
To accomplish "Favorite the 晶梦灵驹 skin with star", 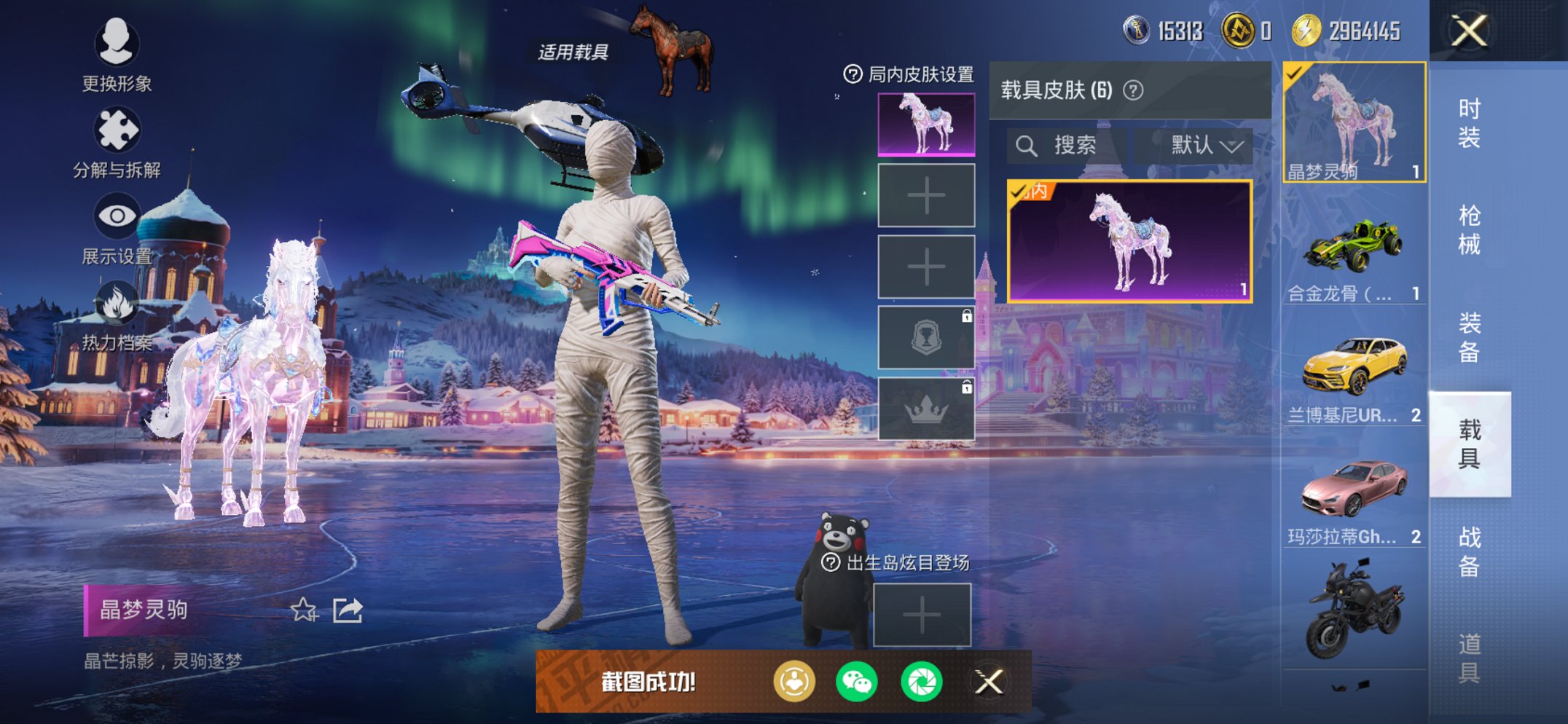I will point(304,610).
